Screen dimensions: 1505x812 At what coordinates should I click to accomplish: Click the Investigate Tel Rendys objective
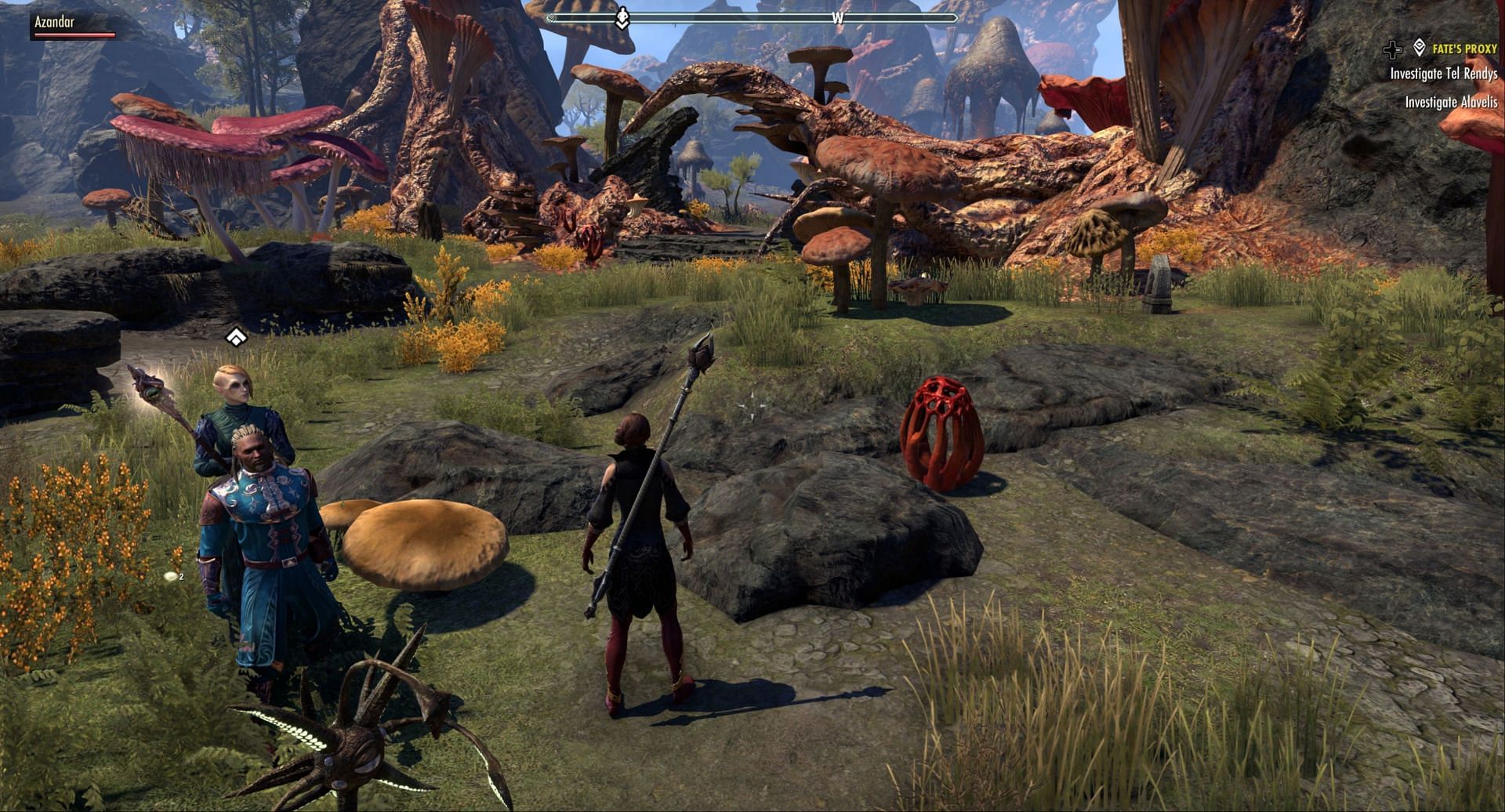click(x=1443, y=74)
